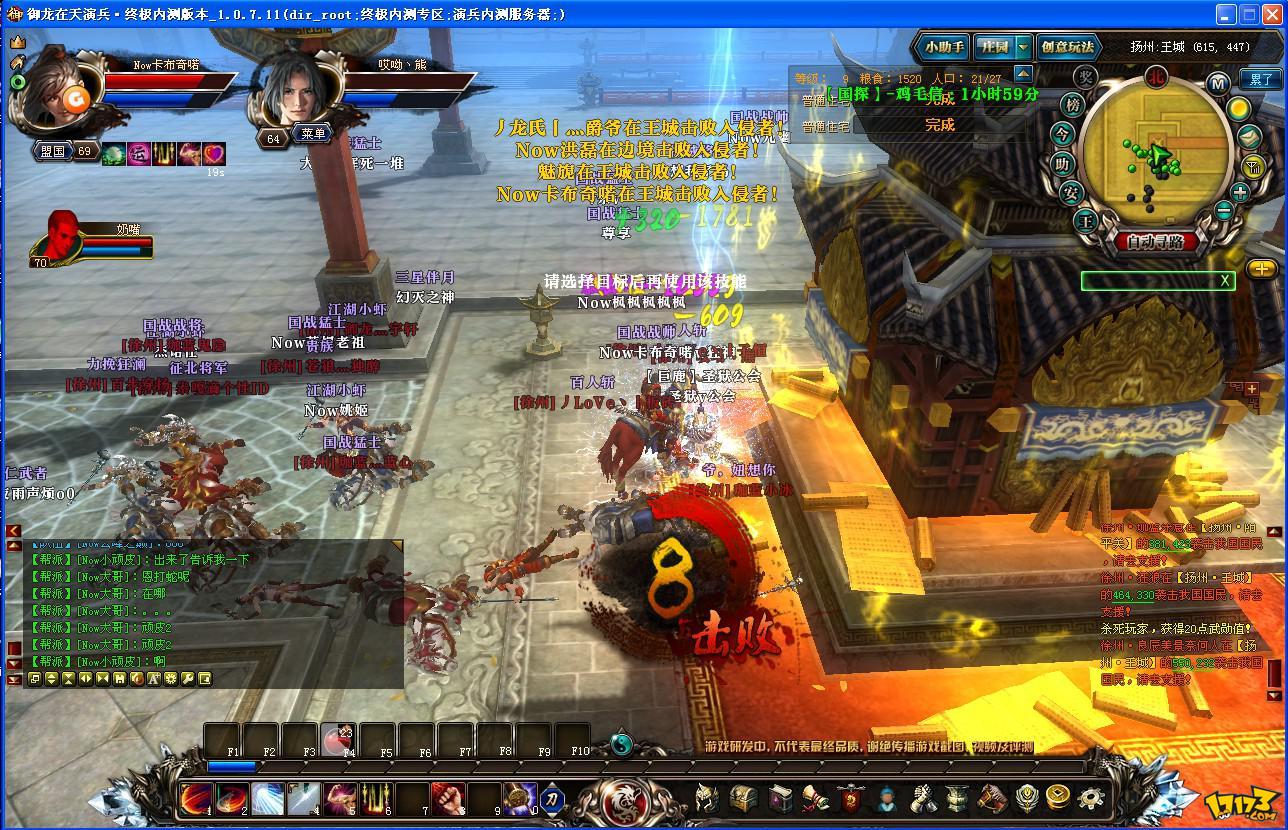Viewport: 1288px width, 830px height.
Task: Open the mail envelope icon by the minimap
Action: tap(1249, 136)
